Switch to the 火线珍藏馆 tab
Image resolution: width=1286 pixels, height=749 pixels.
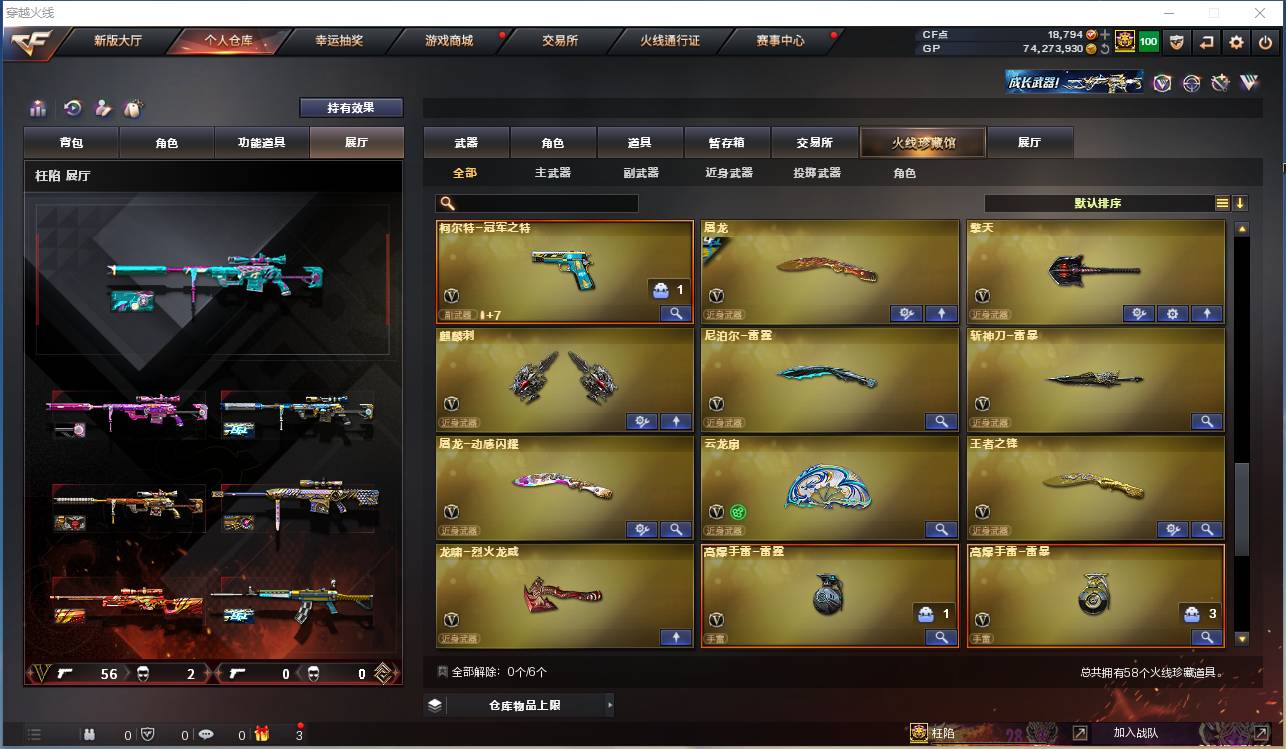tap(921, 142)
